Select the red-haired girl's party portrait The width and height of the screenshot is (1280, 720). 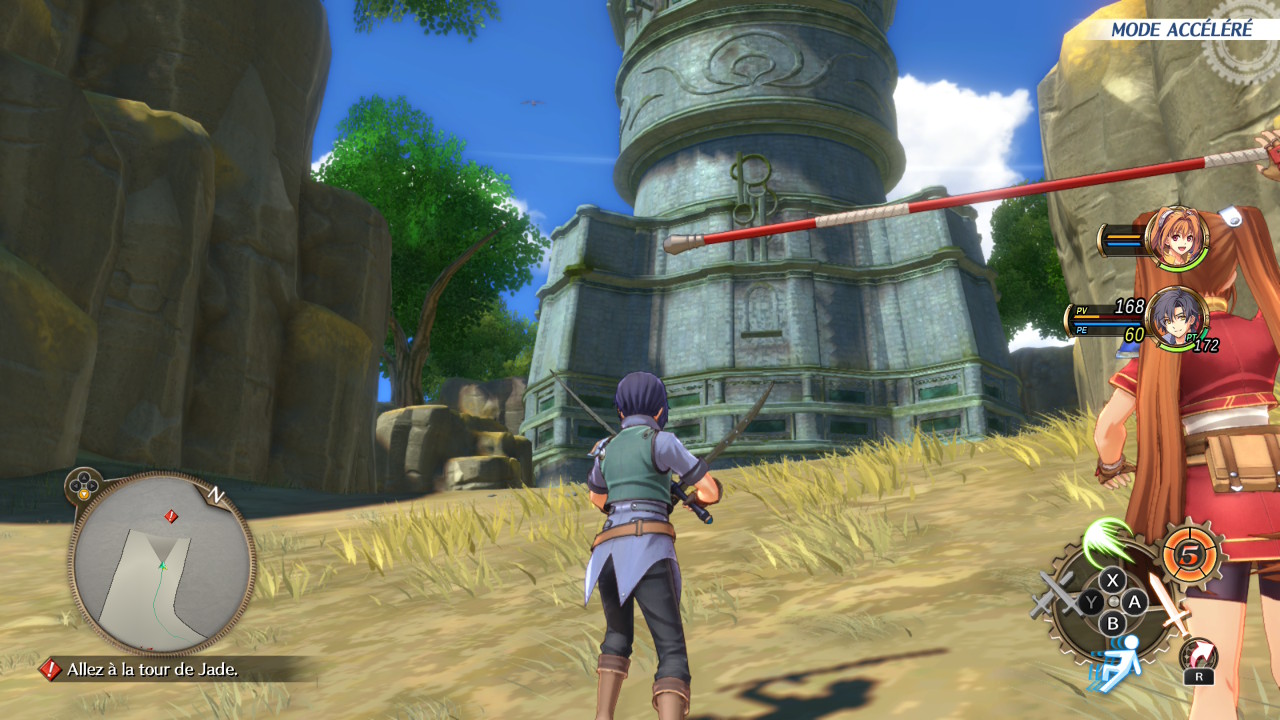1177,238
